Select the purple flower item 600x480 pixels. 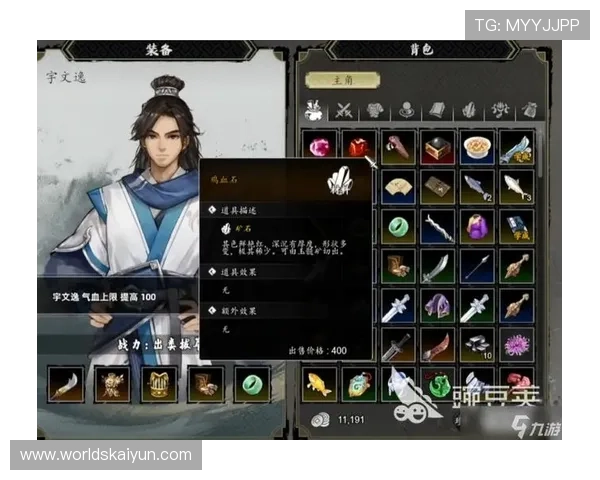pos(516,344)
